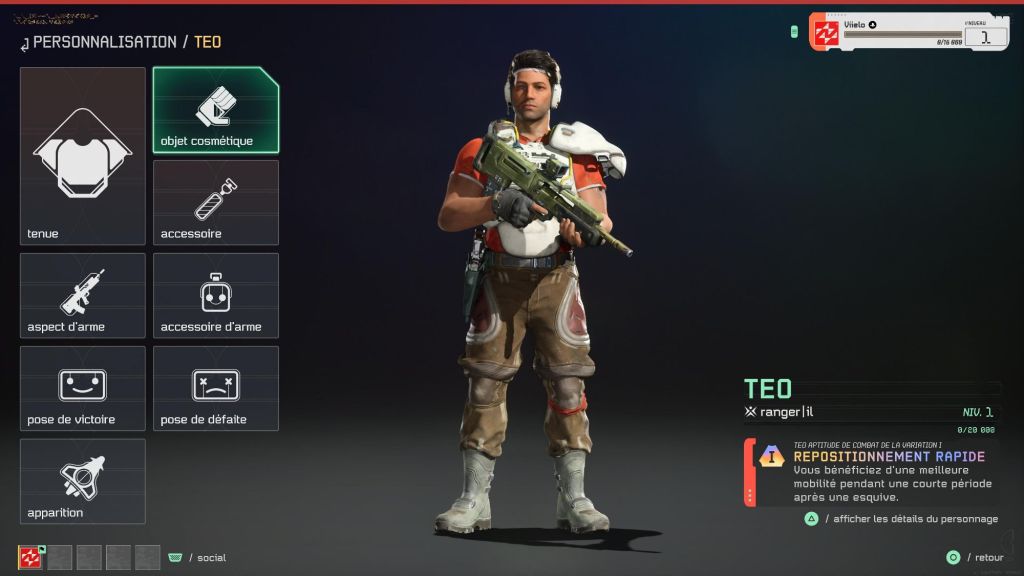Go back with the retour button
The image size is (1024, 576).
click(976, 557)
